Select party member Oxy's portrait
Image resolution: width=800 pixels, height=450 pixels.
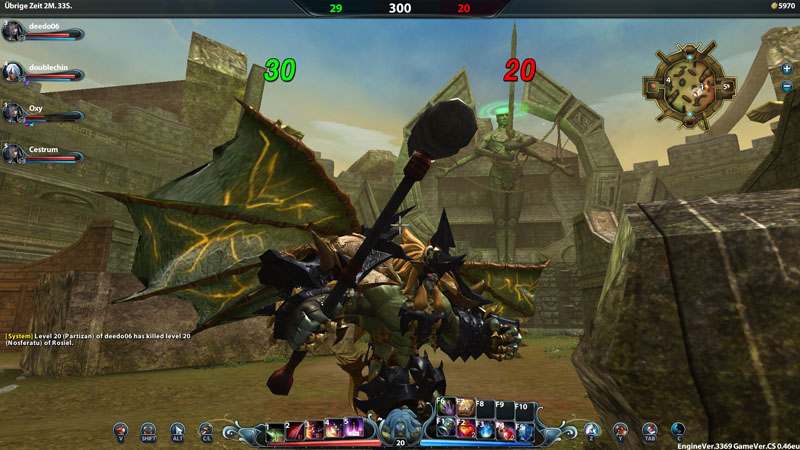pos(13,112)
